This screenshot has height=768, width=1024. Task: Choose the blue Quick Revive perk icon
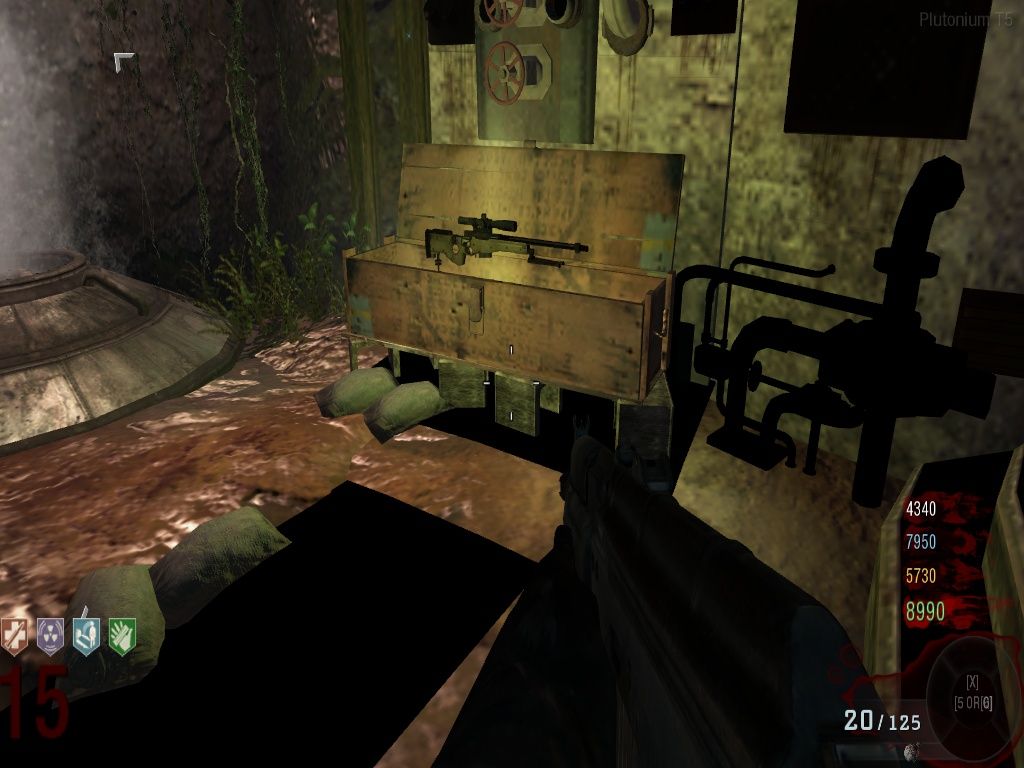point(86,636)
